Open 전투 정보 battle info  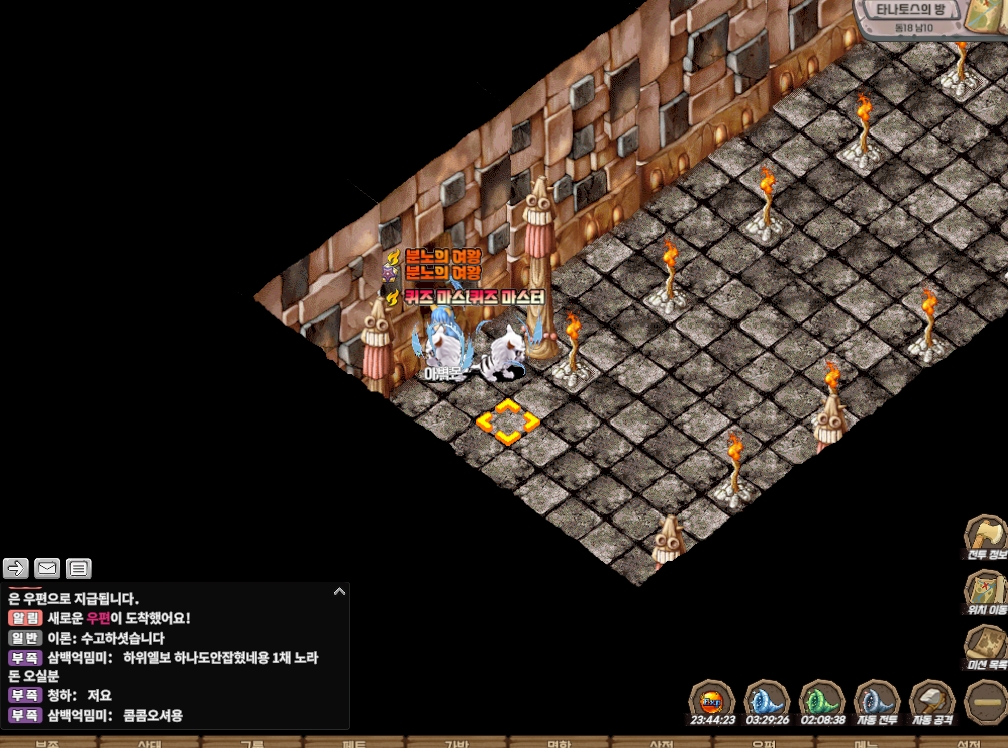(986, 537)
